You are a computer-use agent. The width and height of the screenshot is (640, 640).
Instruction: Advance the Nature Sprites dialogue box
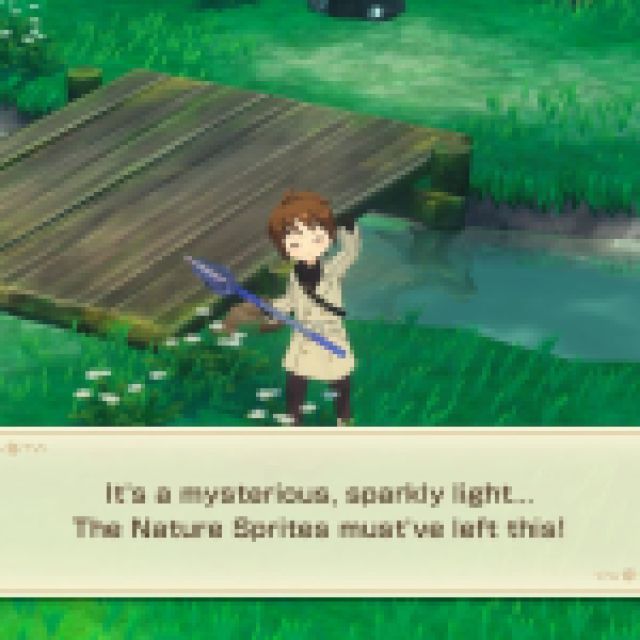coord(627,575)
